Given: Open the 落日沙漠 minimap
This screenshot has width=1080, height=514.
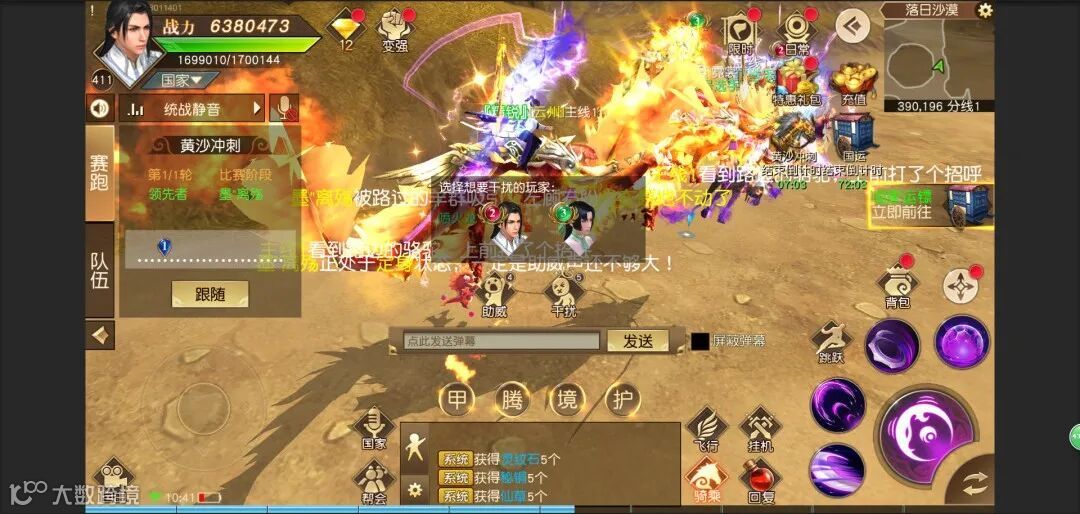Looking at the screenshot, I should pyautogui.click(x=935, y=62).
